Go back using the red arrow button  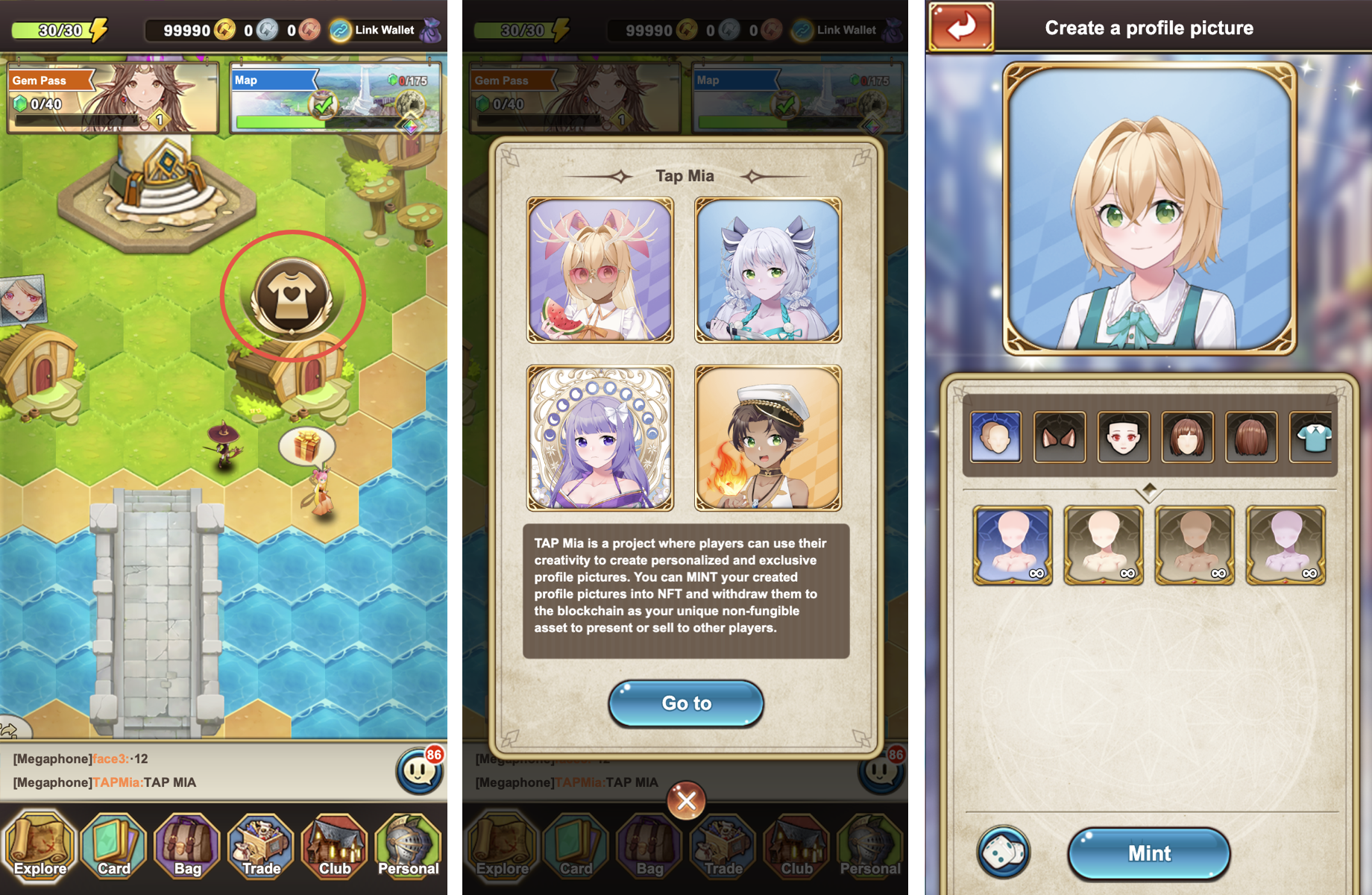click(961, 28)
